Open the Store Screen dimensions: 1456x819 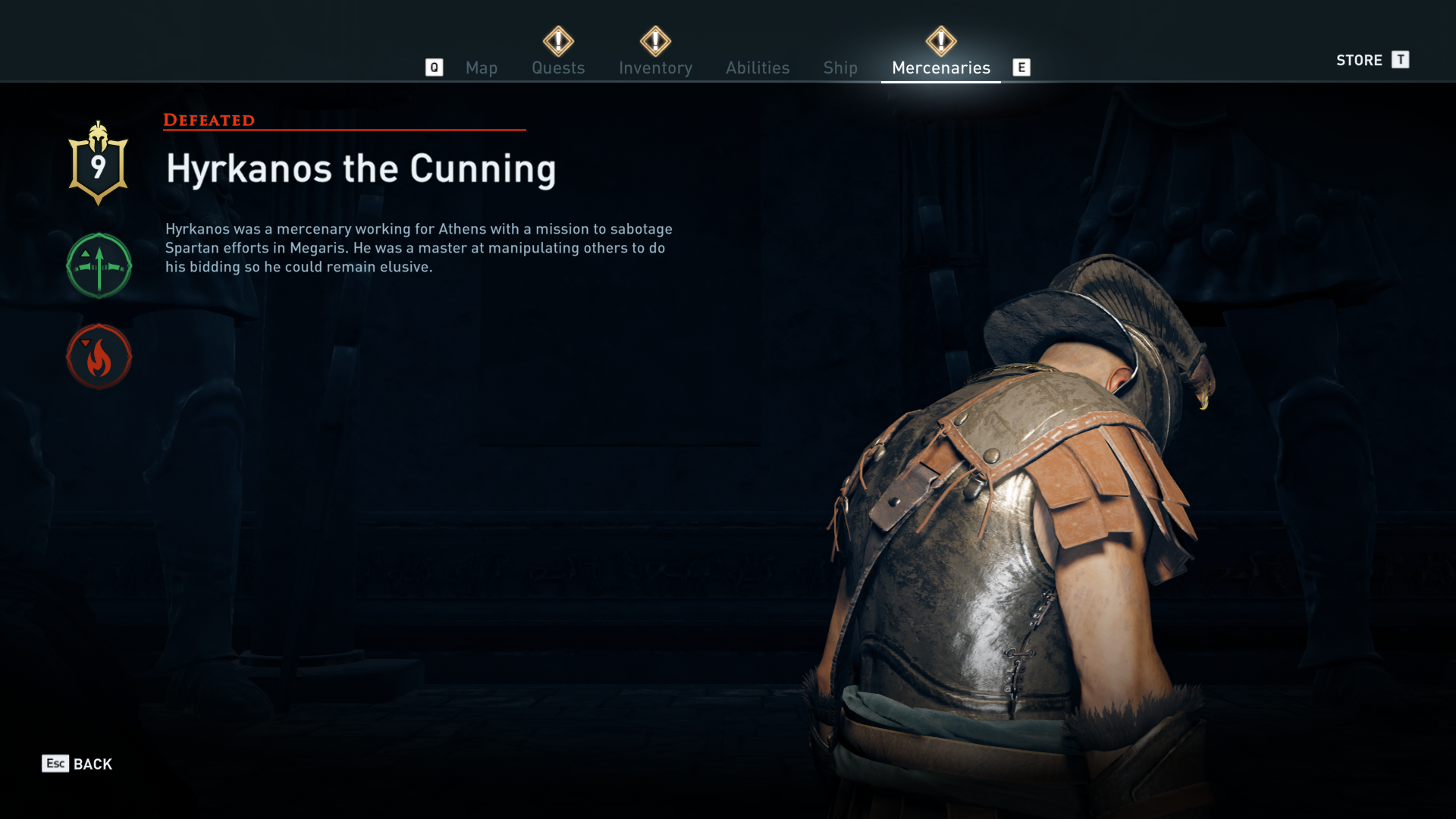[x=1359, y=60]
